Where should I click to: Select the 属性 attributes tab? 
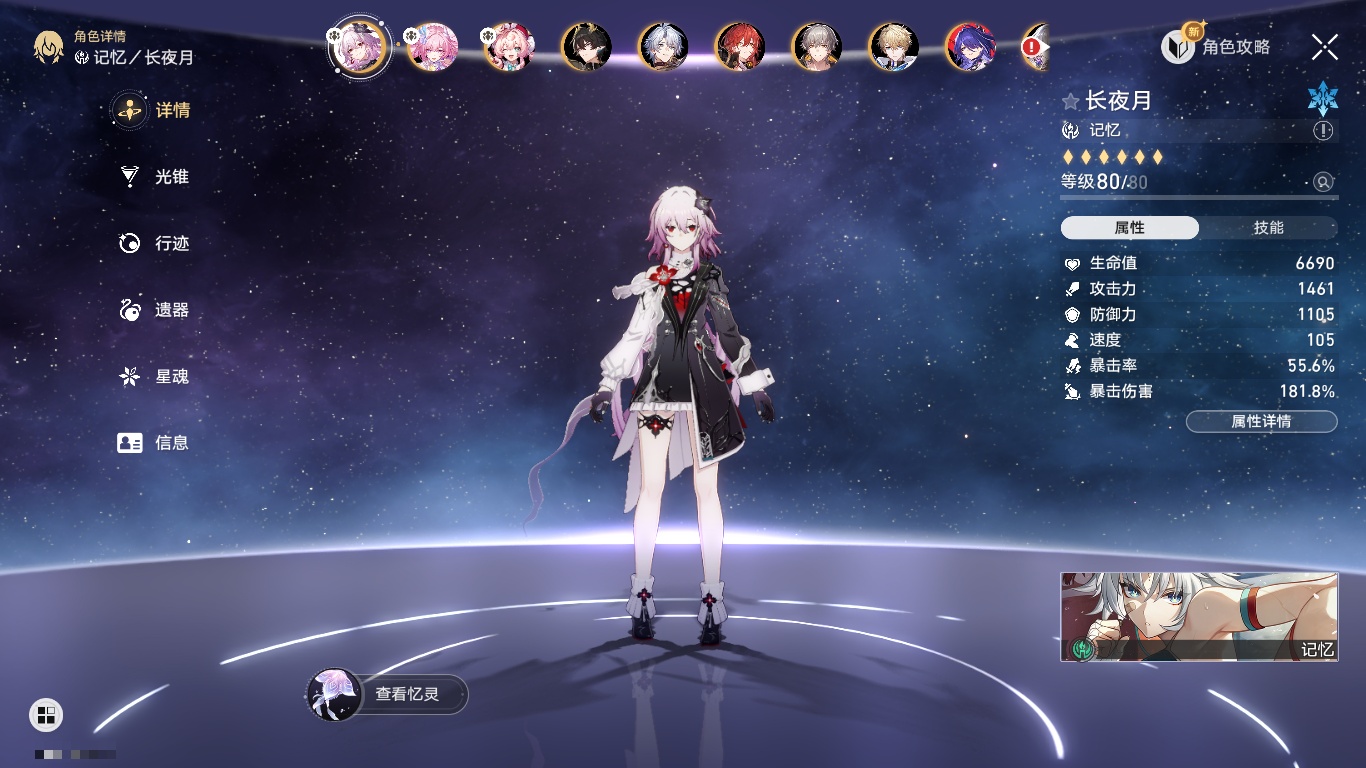pyautogui.click(x=1130, y=228)
